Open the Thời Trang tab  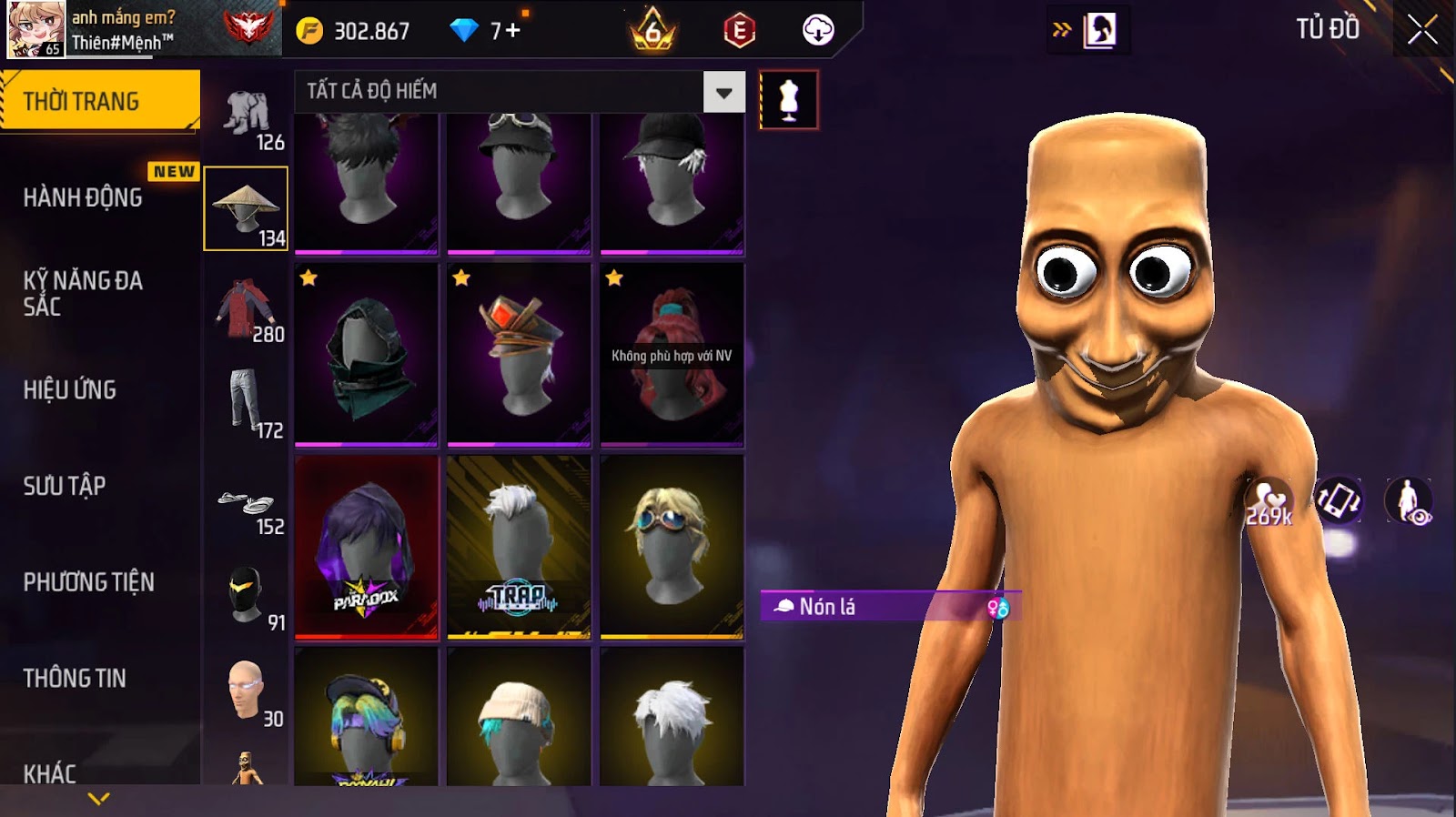pos(100,101)
